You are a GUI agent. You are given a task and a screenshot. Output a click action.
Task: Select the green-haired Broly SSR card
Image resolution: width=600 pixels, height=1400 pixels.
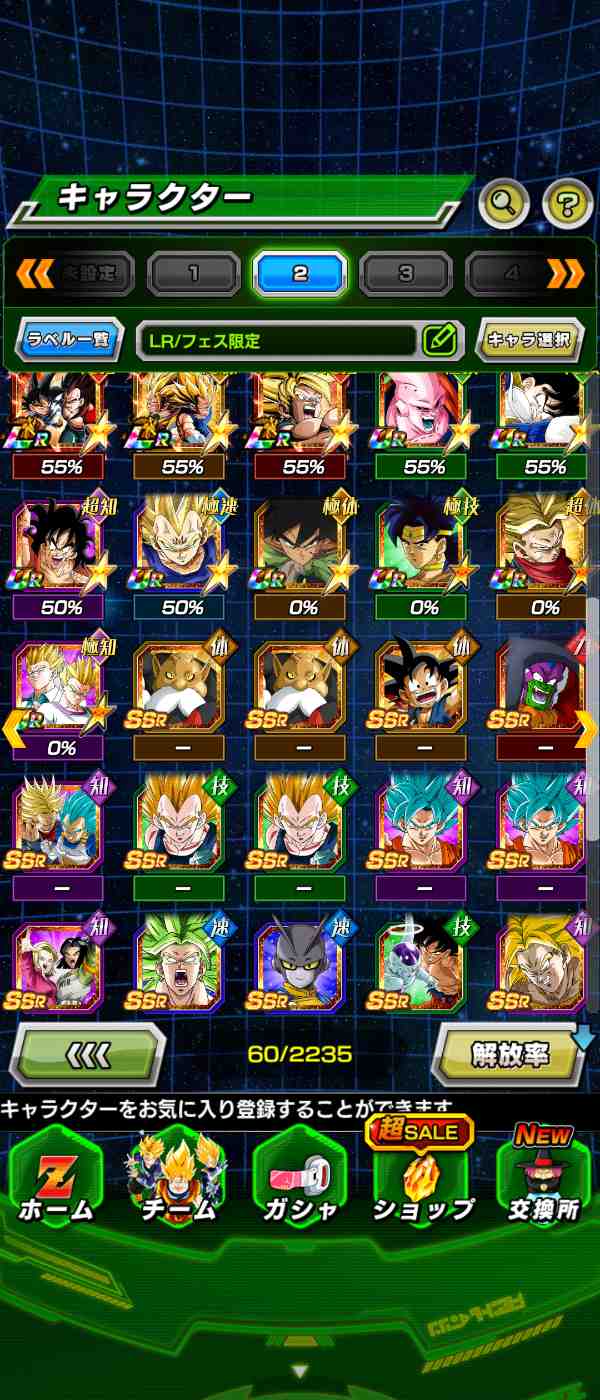point(182,967)
